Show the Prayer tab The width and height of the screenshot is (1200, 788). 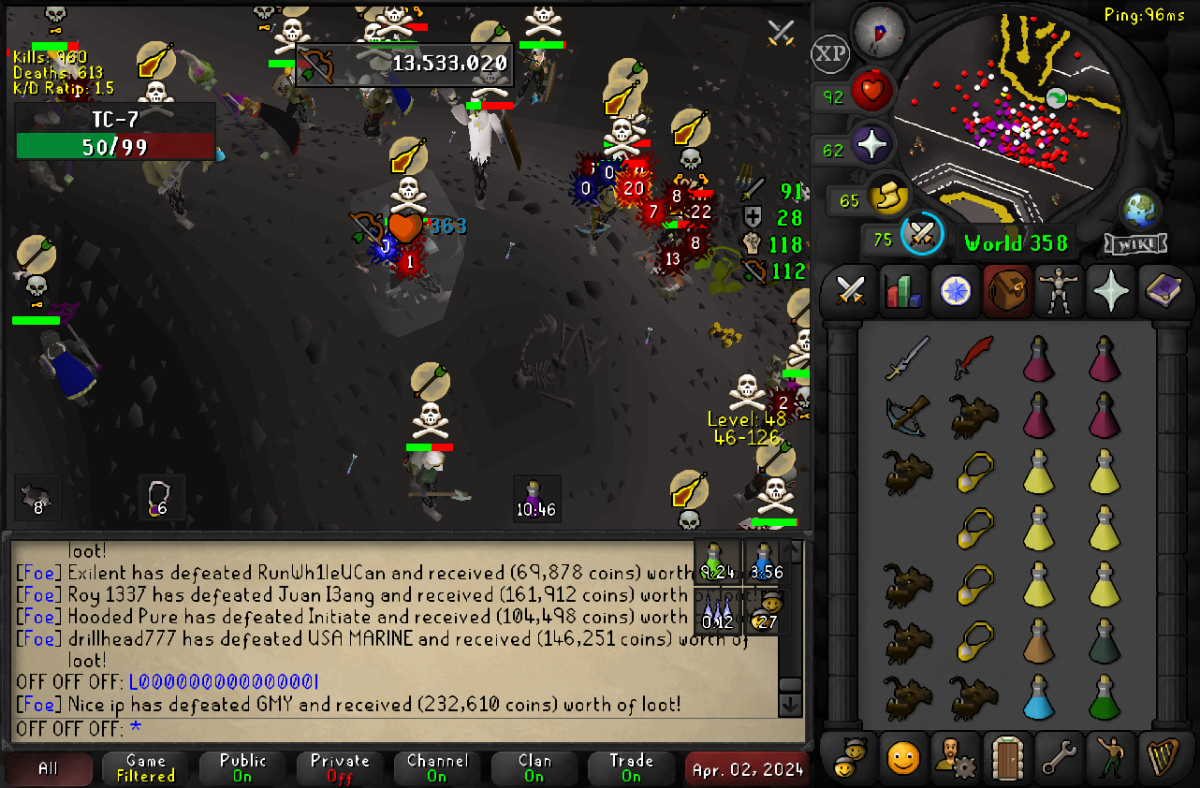pos(1109,291)
